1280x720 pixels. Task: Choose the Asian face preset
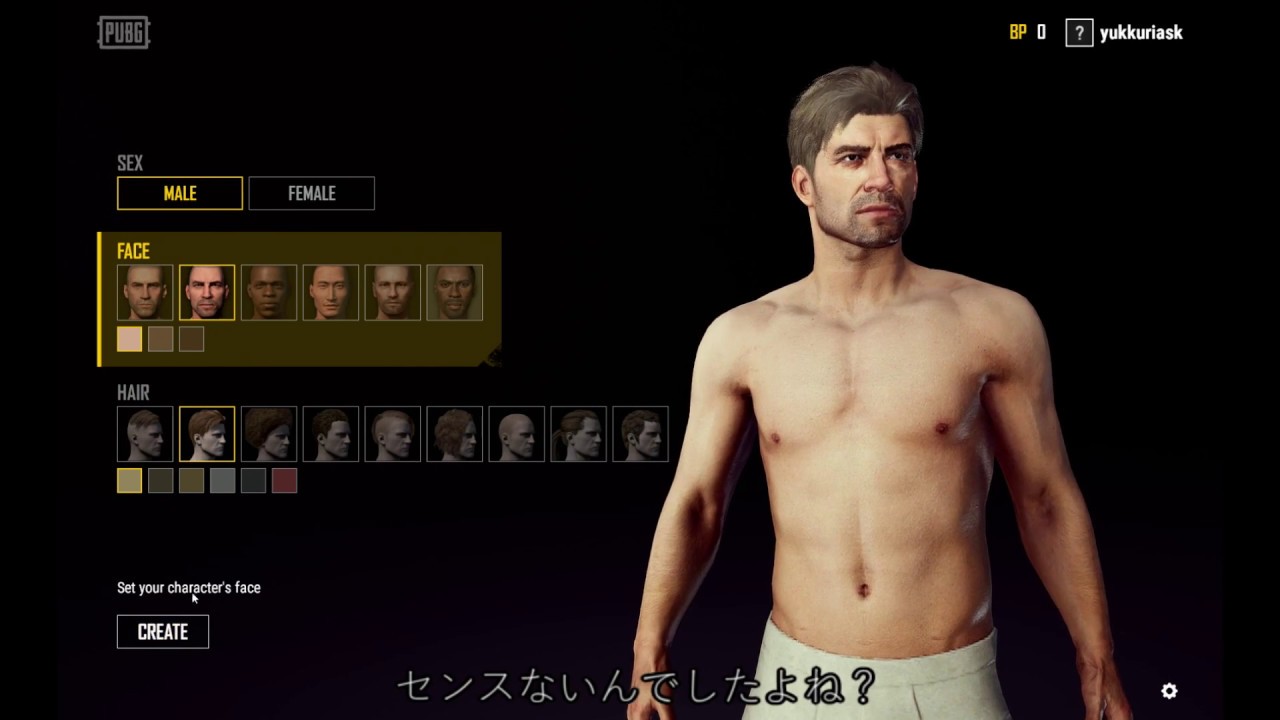(x=330, y=291)
